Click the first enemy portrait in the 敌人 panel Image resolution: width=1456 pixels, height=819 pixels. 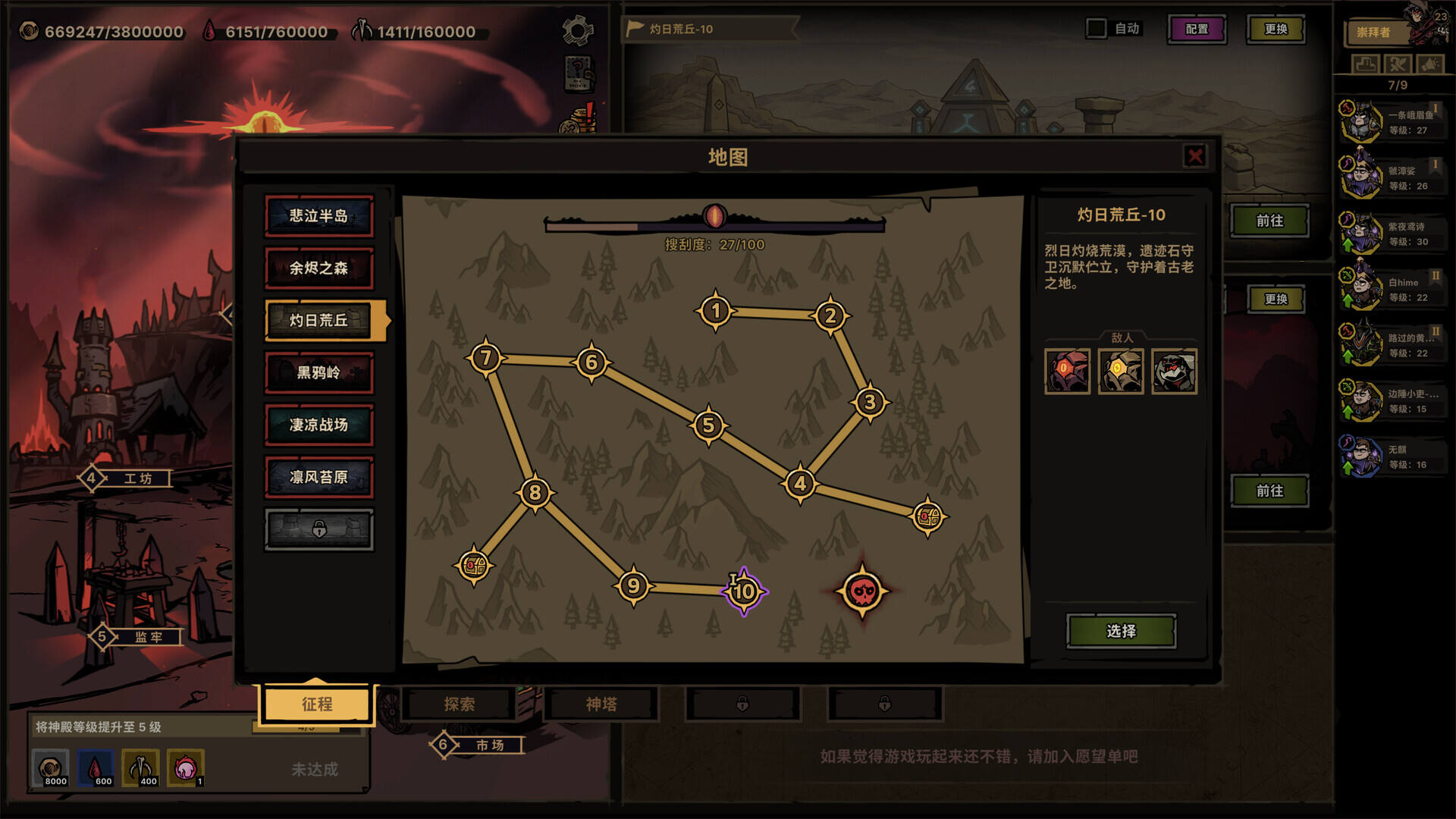(1068, 373)
